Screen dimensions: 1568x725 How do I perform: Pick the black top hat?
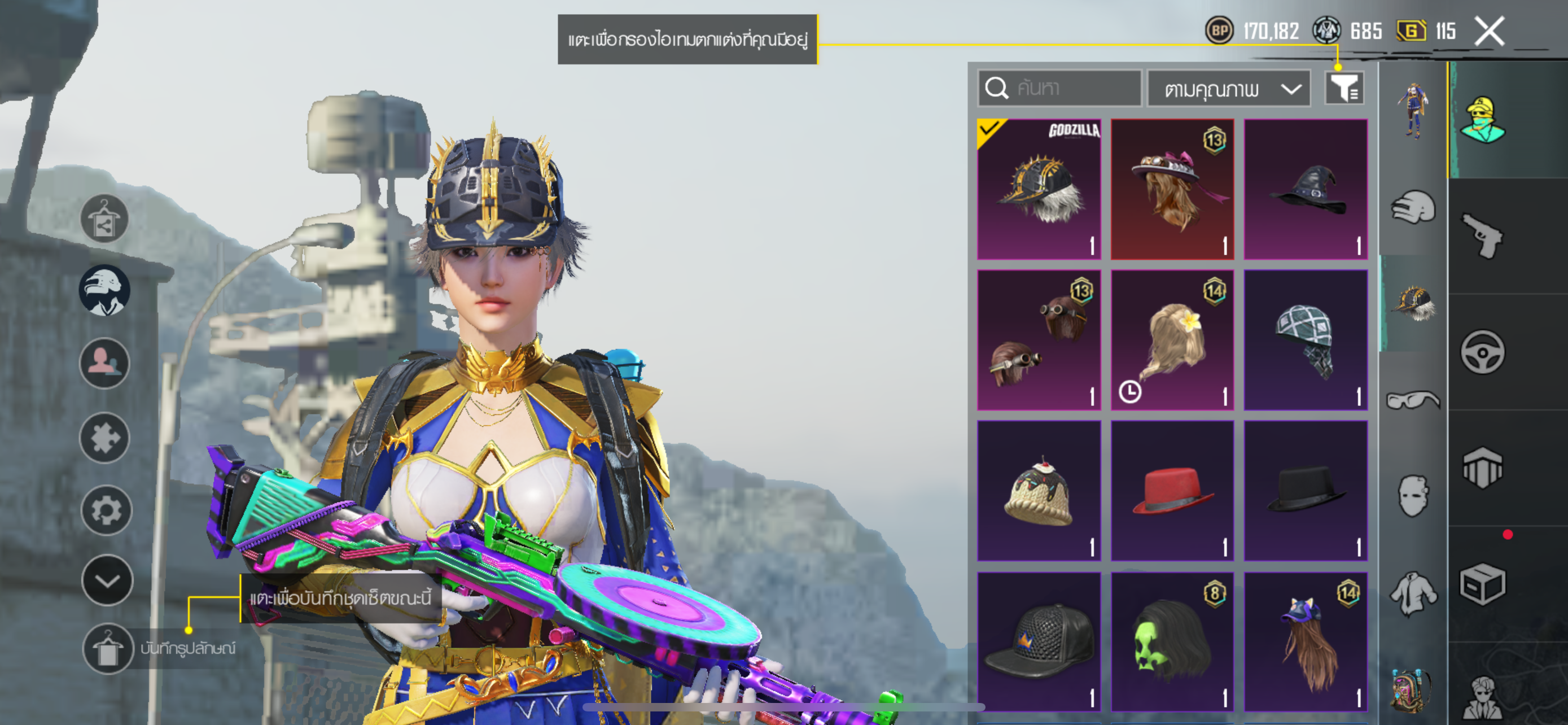(x=1305, y=490)
